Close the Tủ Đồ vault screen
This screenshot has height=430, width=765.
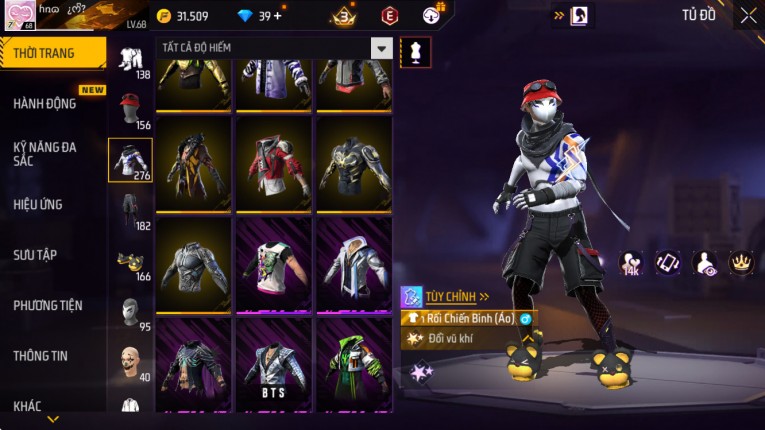point(748,16)
